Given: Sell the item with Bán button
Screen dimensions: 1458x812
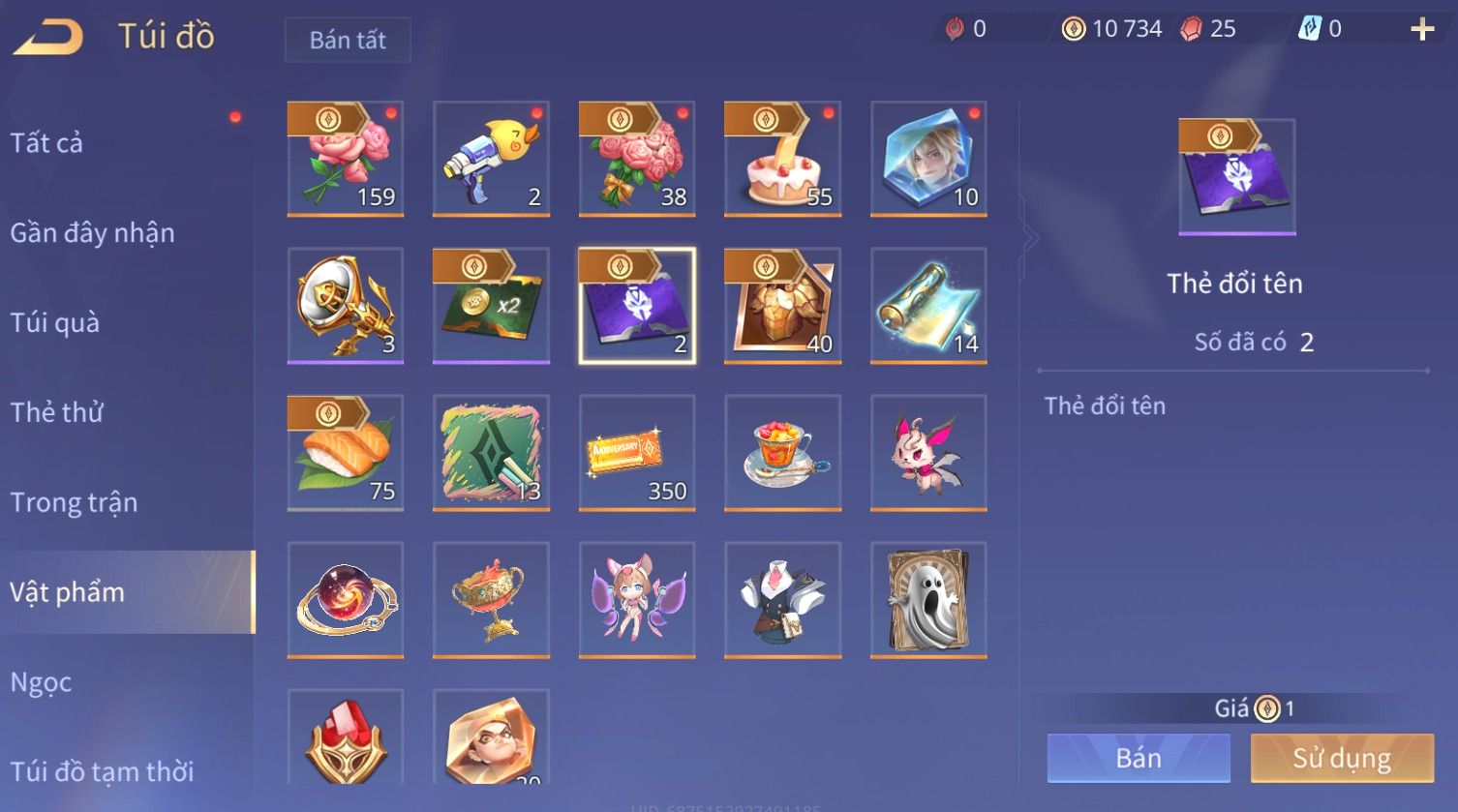Looking at the screenshot, I should point(1139,758).
